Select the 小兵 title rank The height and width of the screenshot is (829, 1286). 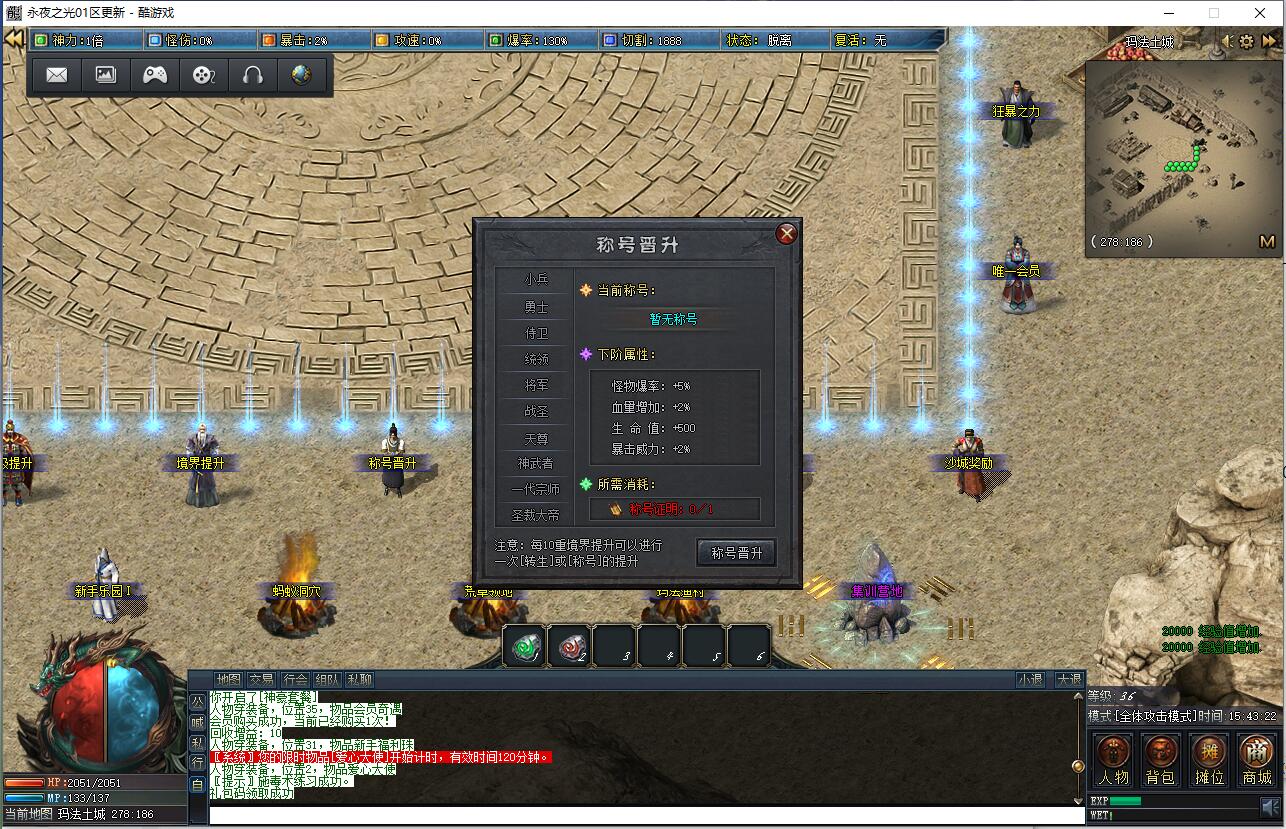tap(537, 280)
